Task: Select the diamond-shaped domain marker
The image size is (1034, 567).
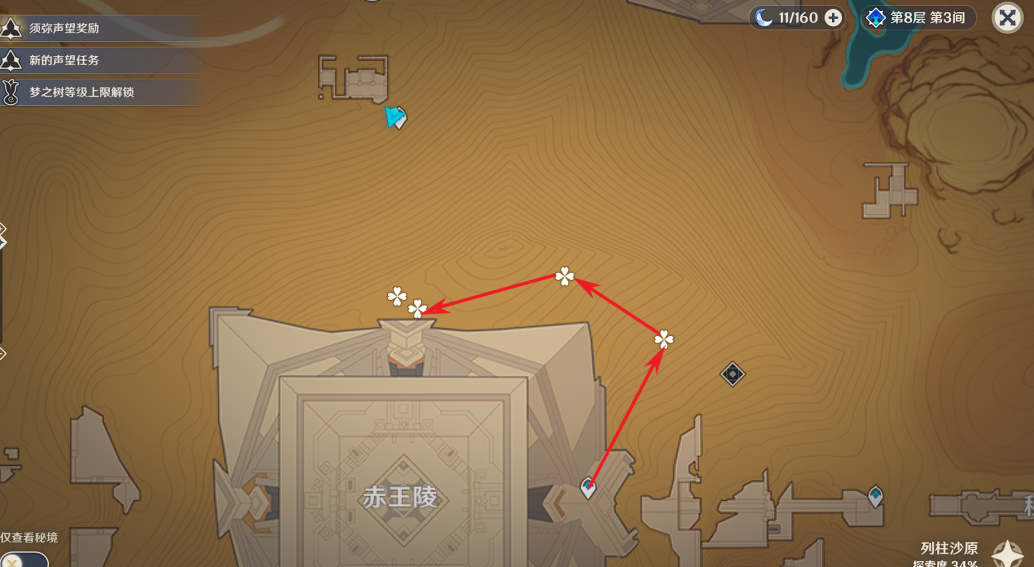Action: coord(732,374)
